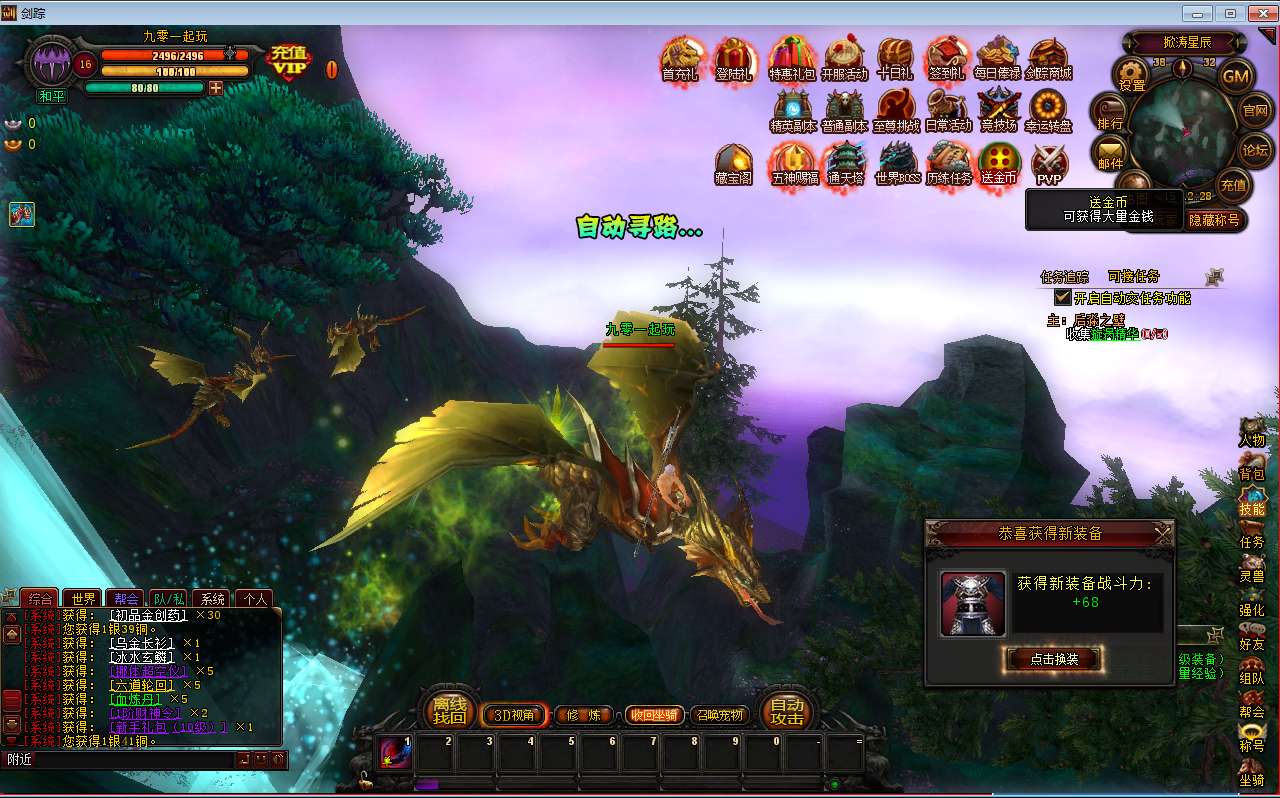Open 邮件 mail

[1110, 153]
